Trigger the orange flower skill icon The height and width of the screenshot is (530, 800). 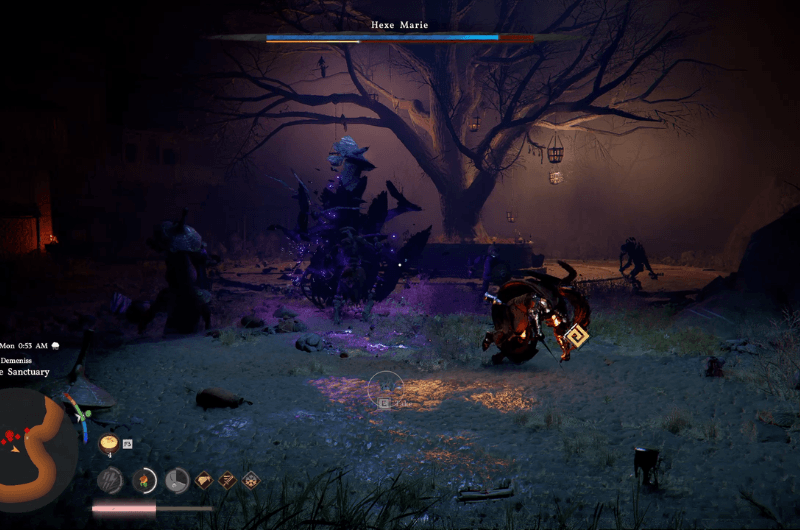[x=144, y=480]
